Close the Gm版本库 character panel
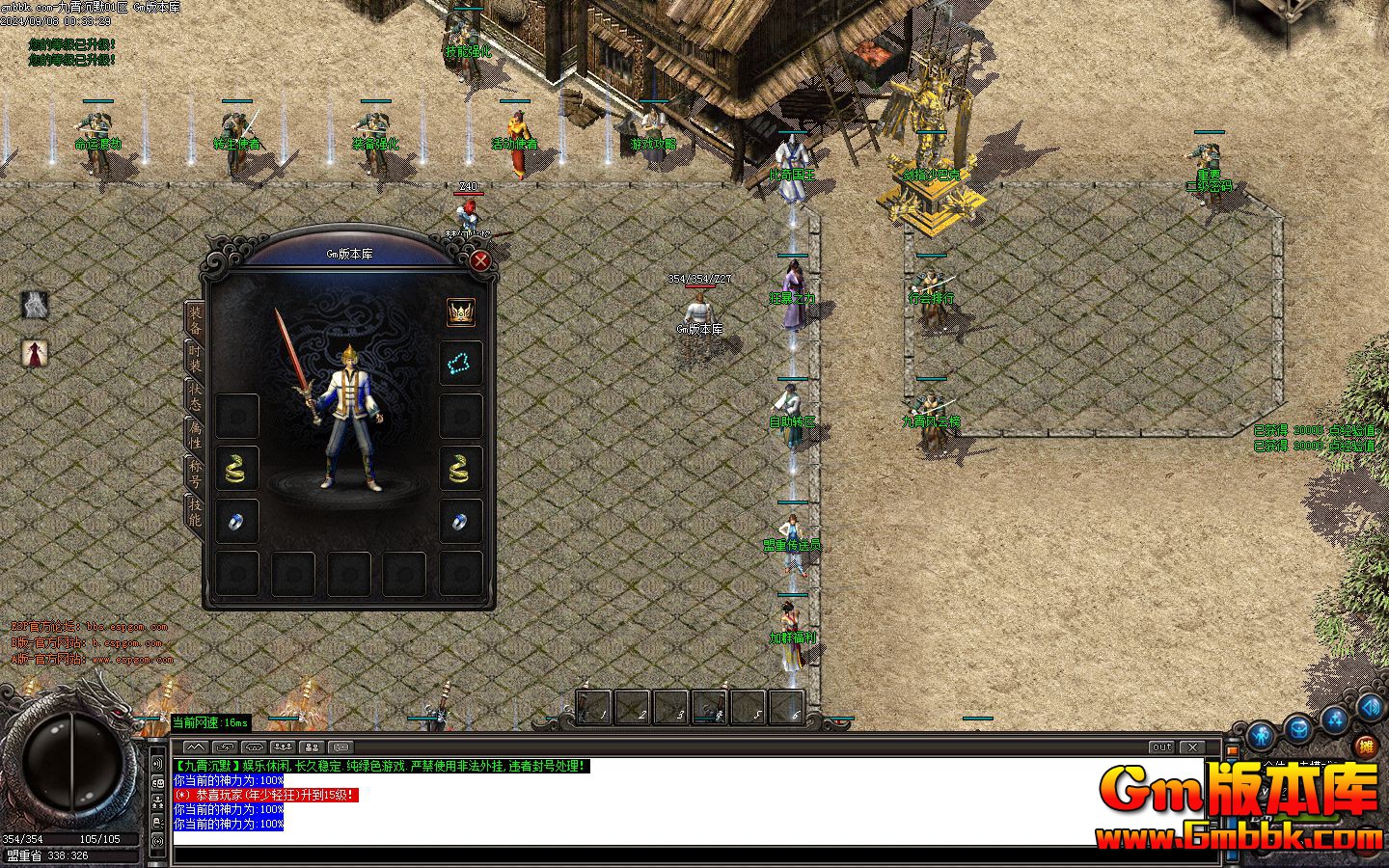The width and height of the screenshot is (1389, 868). click(x=480, y=259)
